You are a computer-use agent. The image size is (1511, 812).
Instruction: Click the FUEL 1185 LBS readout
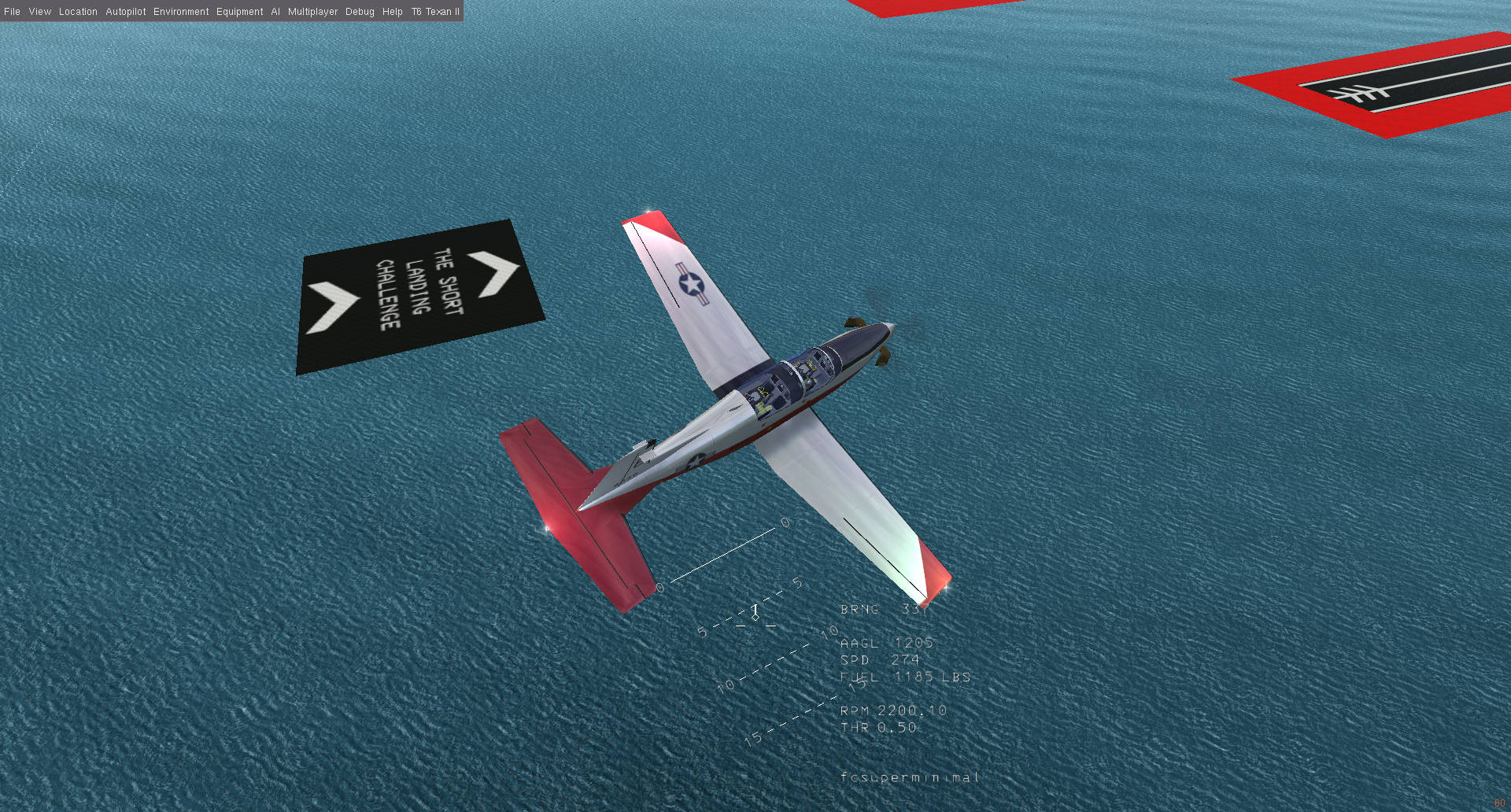(905, 677)
